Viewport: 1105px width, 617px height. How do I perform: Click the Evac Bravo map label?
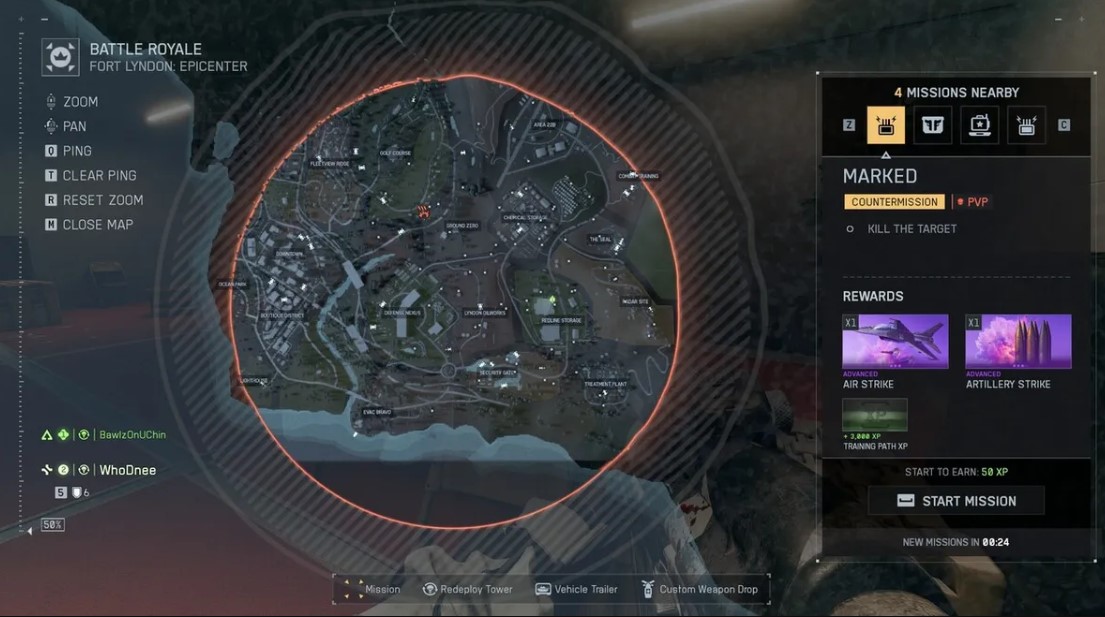pos(377,411)
